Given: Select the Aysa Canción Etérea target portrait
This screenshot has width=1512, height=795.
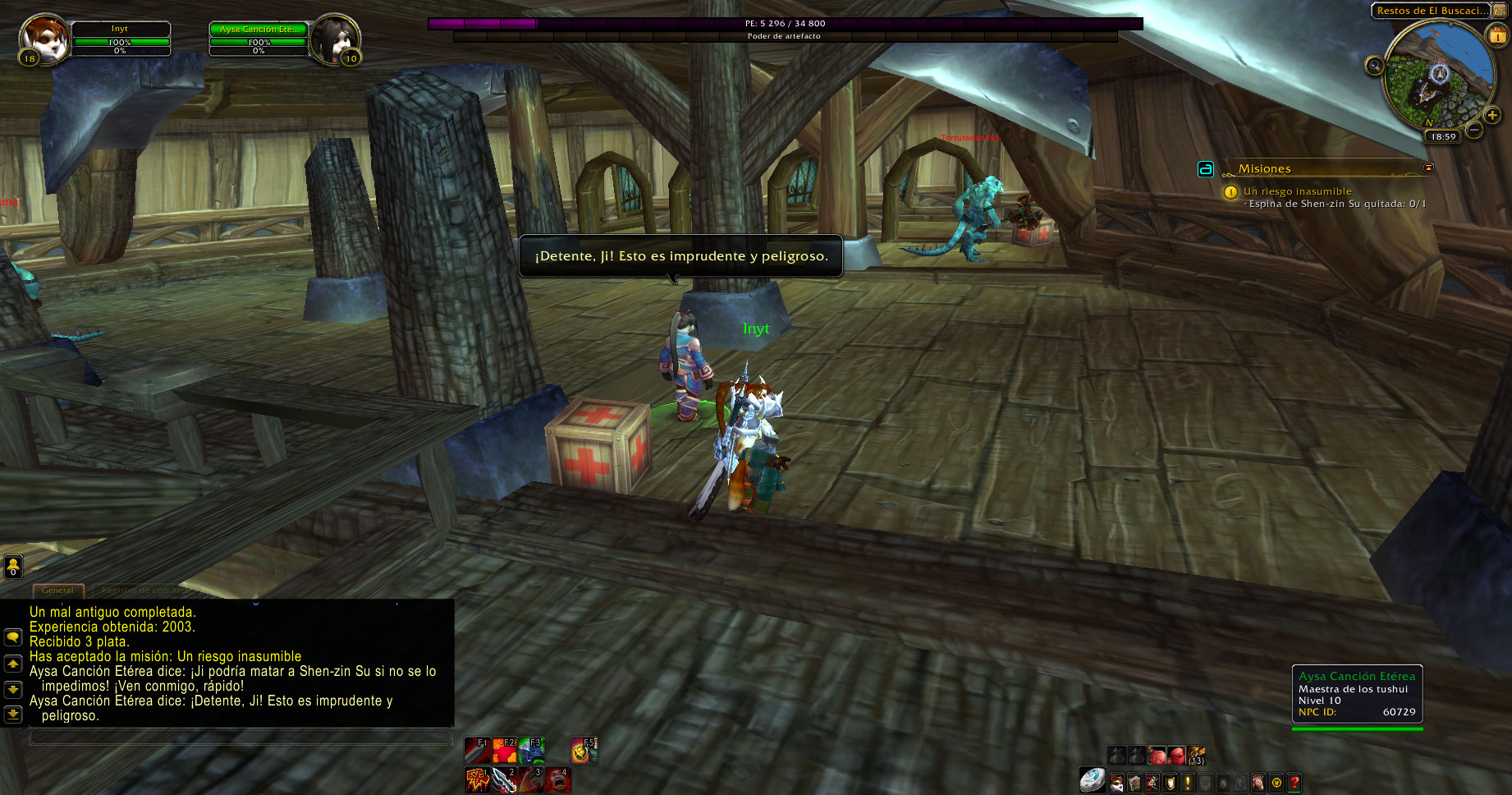Looking at the screenshot, I should click(x=335, y=38).
